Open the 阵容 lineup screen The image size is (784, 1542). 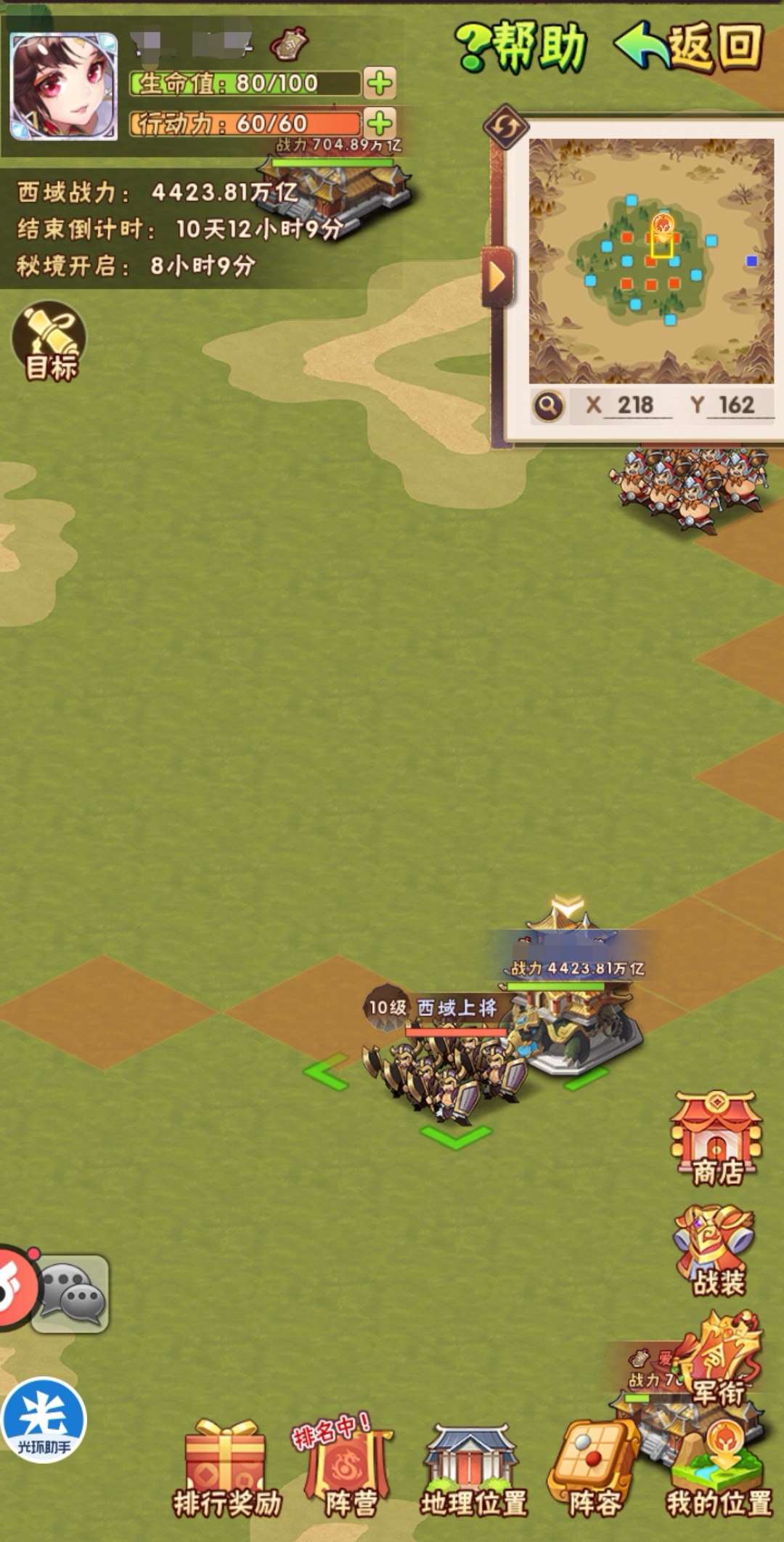pyautogui.click(x=594, y=1470)
